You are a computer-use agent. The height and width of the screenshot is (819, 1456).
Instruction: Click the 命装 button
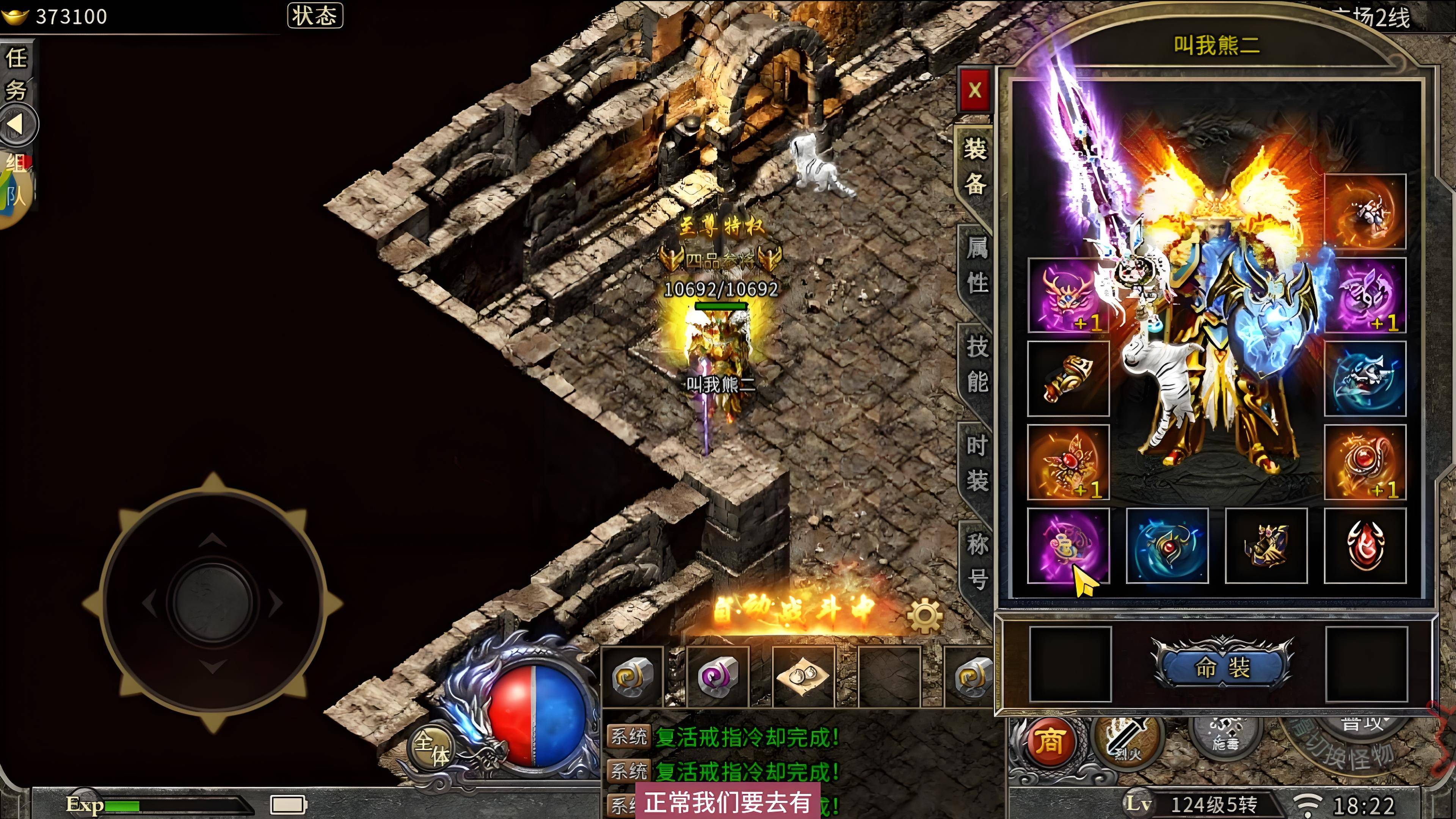pyautogui.click(x=1222, y=667)
